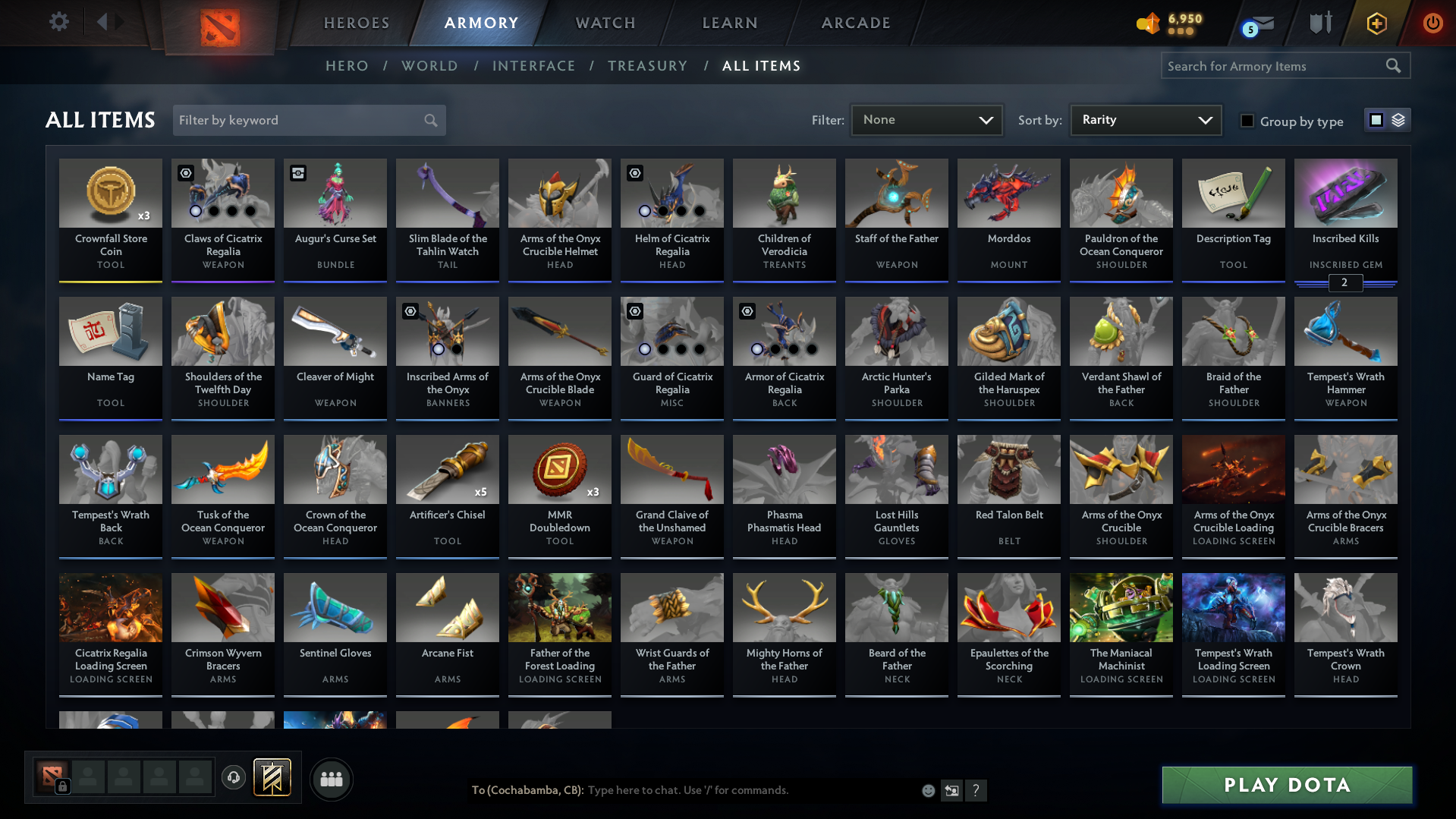Screen dimensions: 1456x819
Task: Click the Dota Plus hexagon icon
Action: pyautogui.click(x=1376, y=23)
